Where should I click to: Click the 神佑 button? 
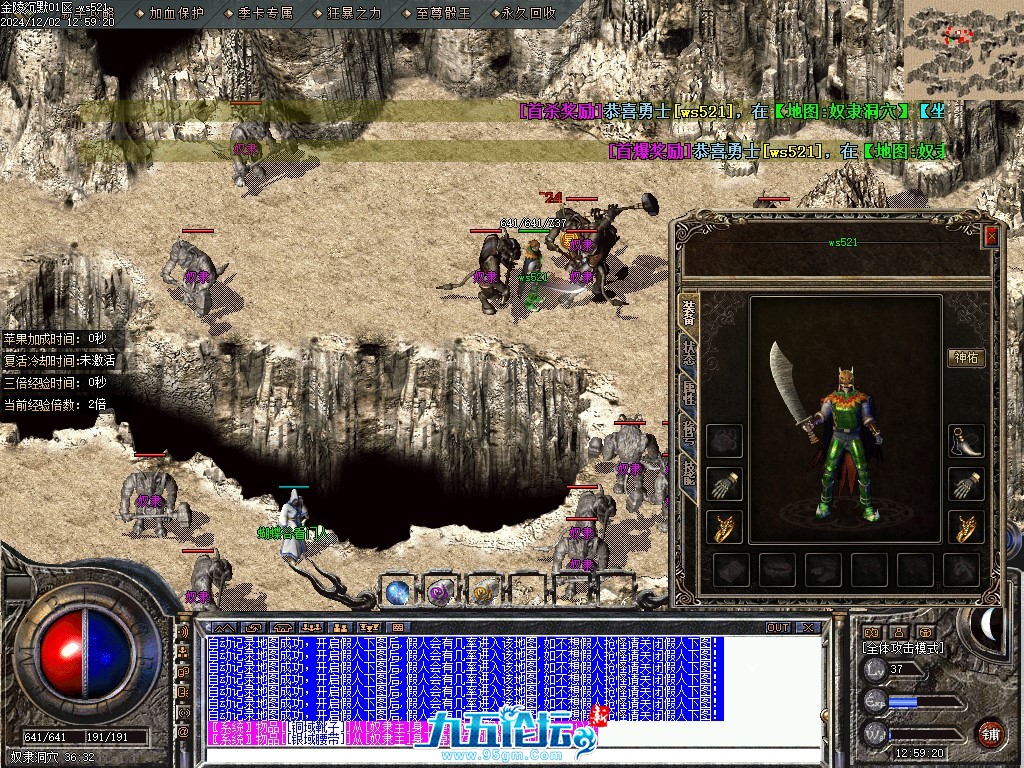pos(967,357)
